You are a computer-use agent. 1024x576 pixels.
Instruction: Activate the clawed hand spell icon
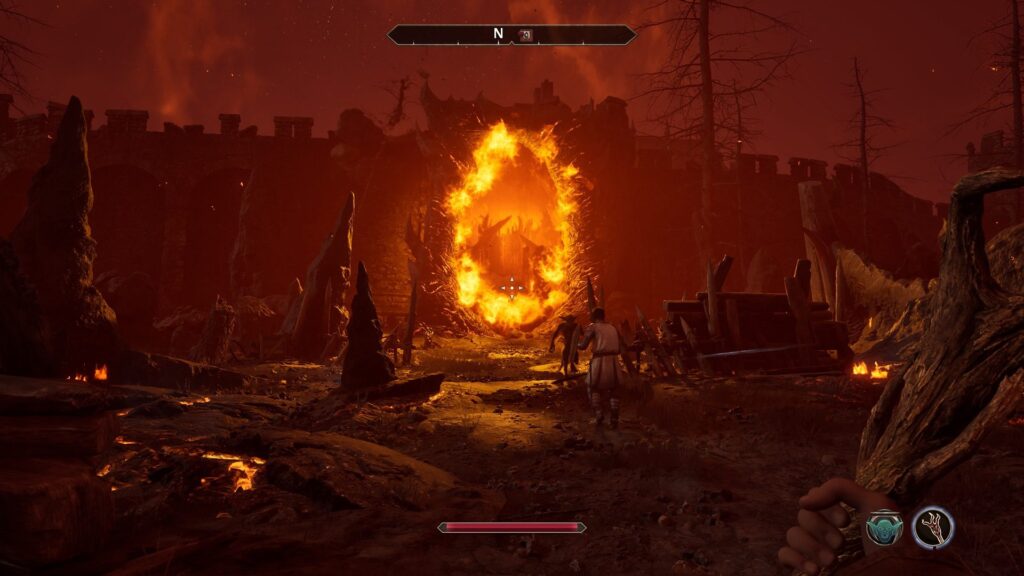[933, 526]
